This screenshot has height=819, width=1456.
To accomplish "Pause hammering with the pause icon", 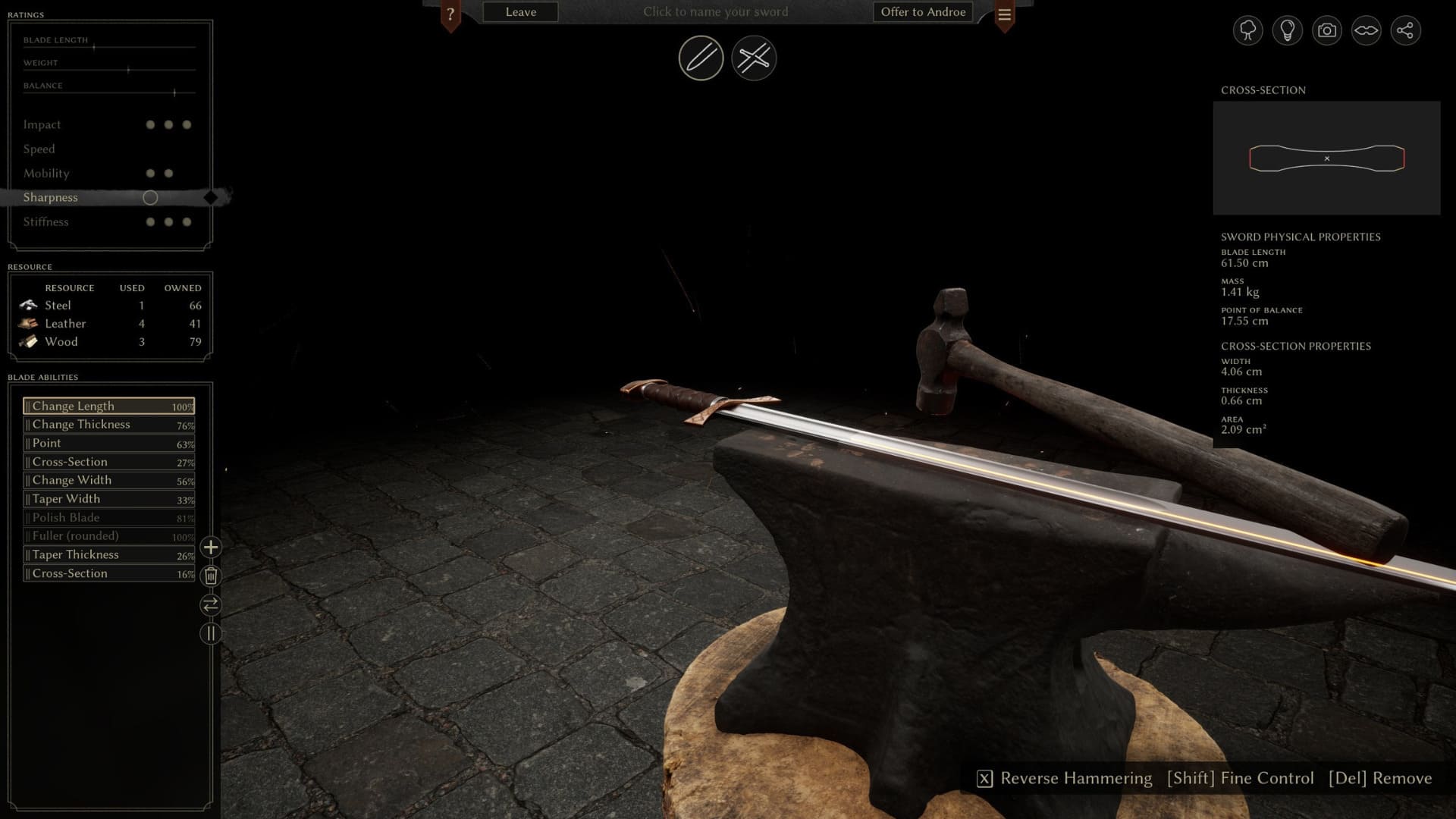I will (210, 633).
